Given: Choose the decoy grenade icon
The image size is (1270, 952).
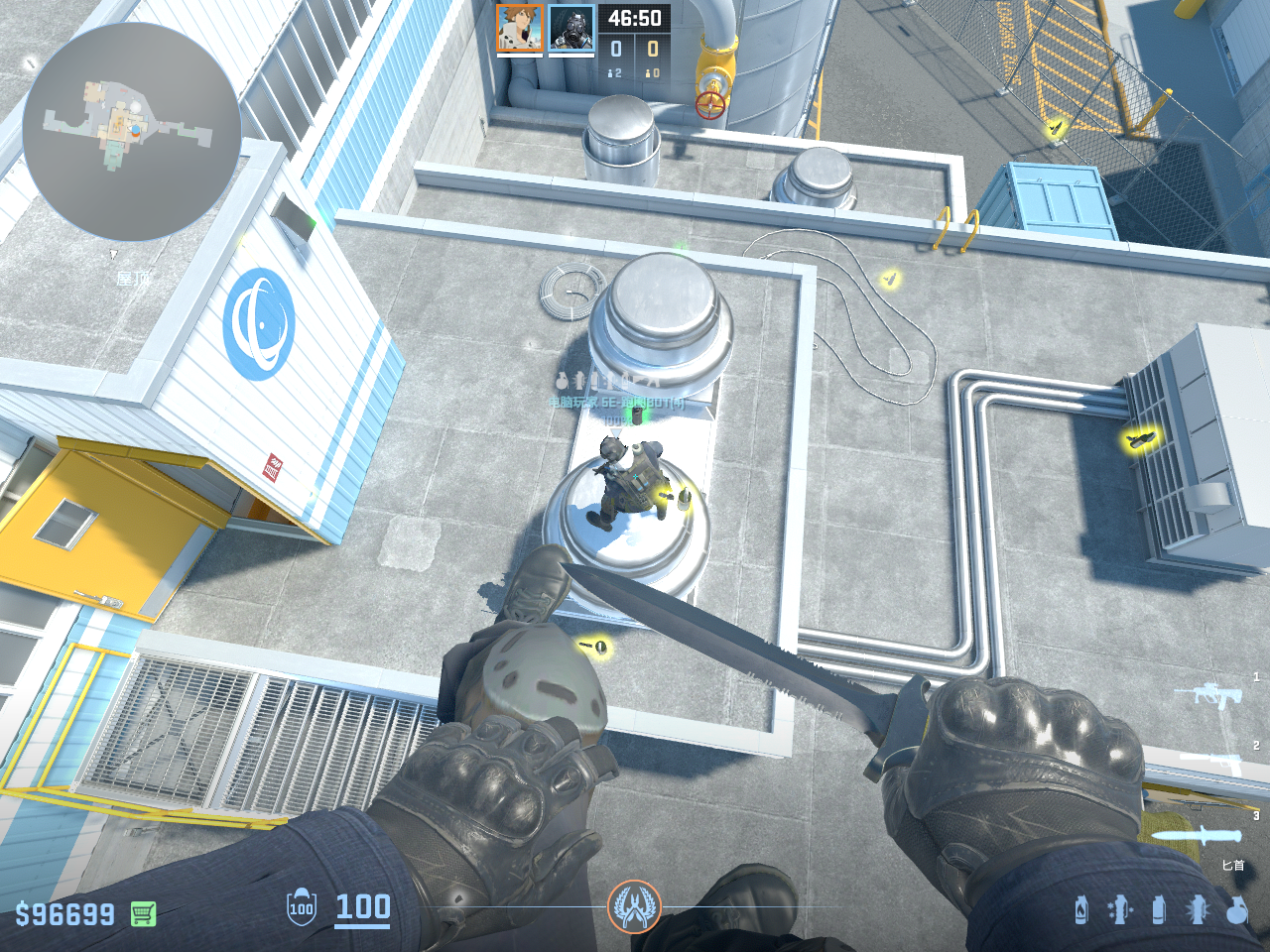Looking at the screenshot, I should pyautogui.click(x=1120, y=909).
